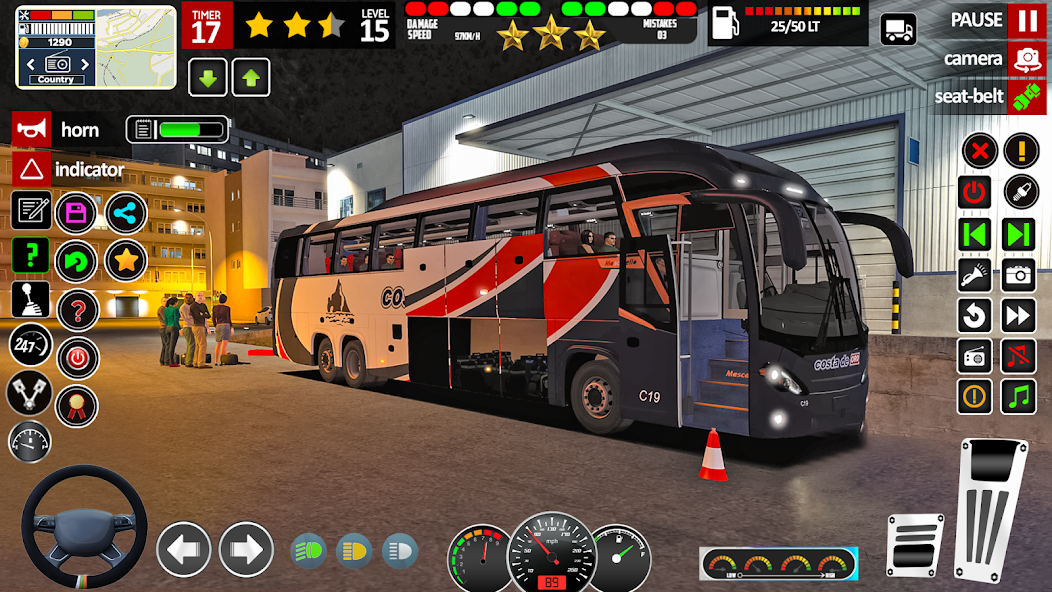
Task: Steer right with the right arrow
Action: (x=246, y=549)
